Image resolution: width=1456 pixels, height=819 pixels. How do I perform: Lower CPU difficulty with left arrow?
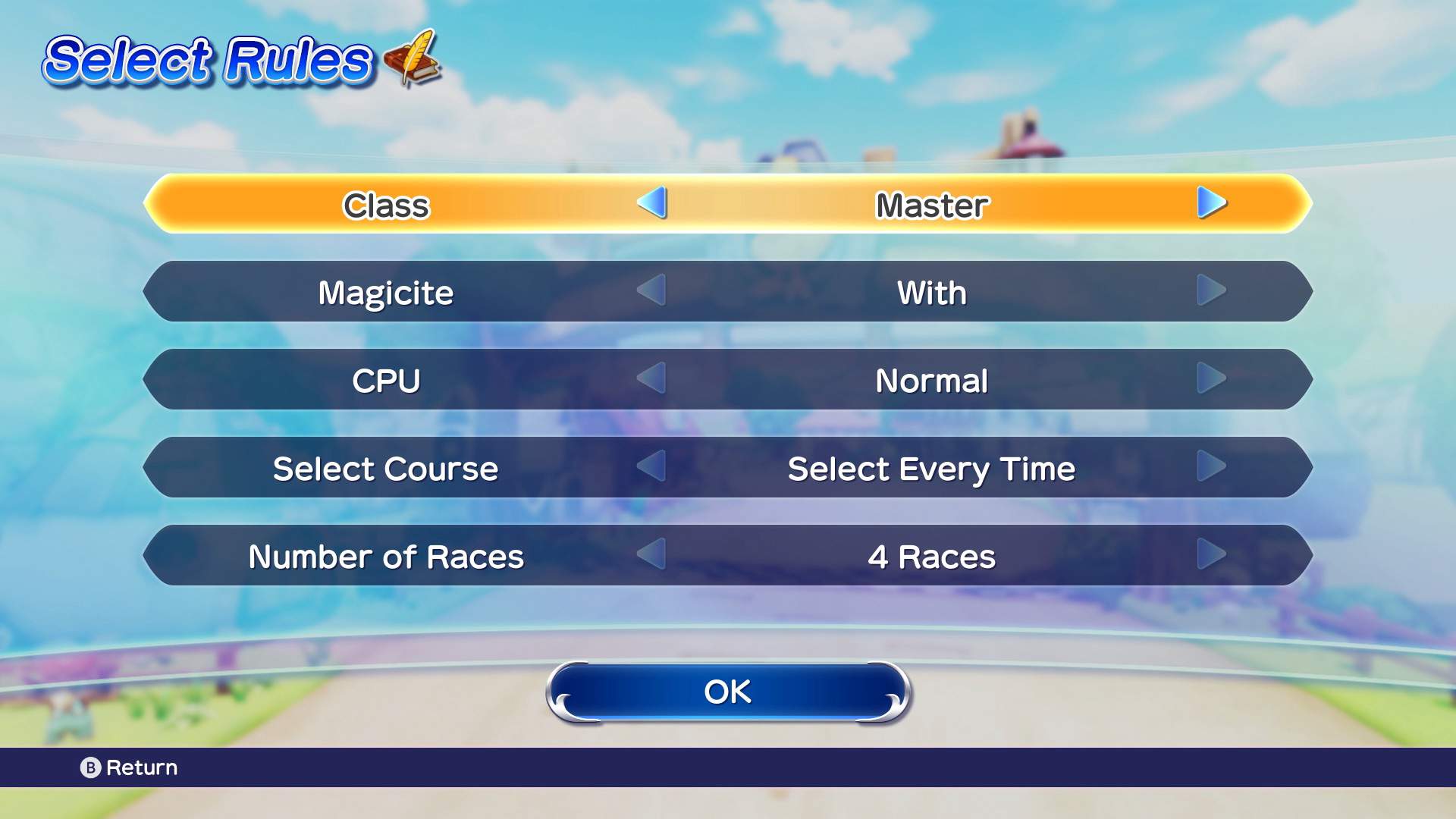pyautogui.click(x=652, y=378)
